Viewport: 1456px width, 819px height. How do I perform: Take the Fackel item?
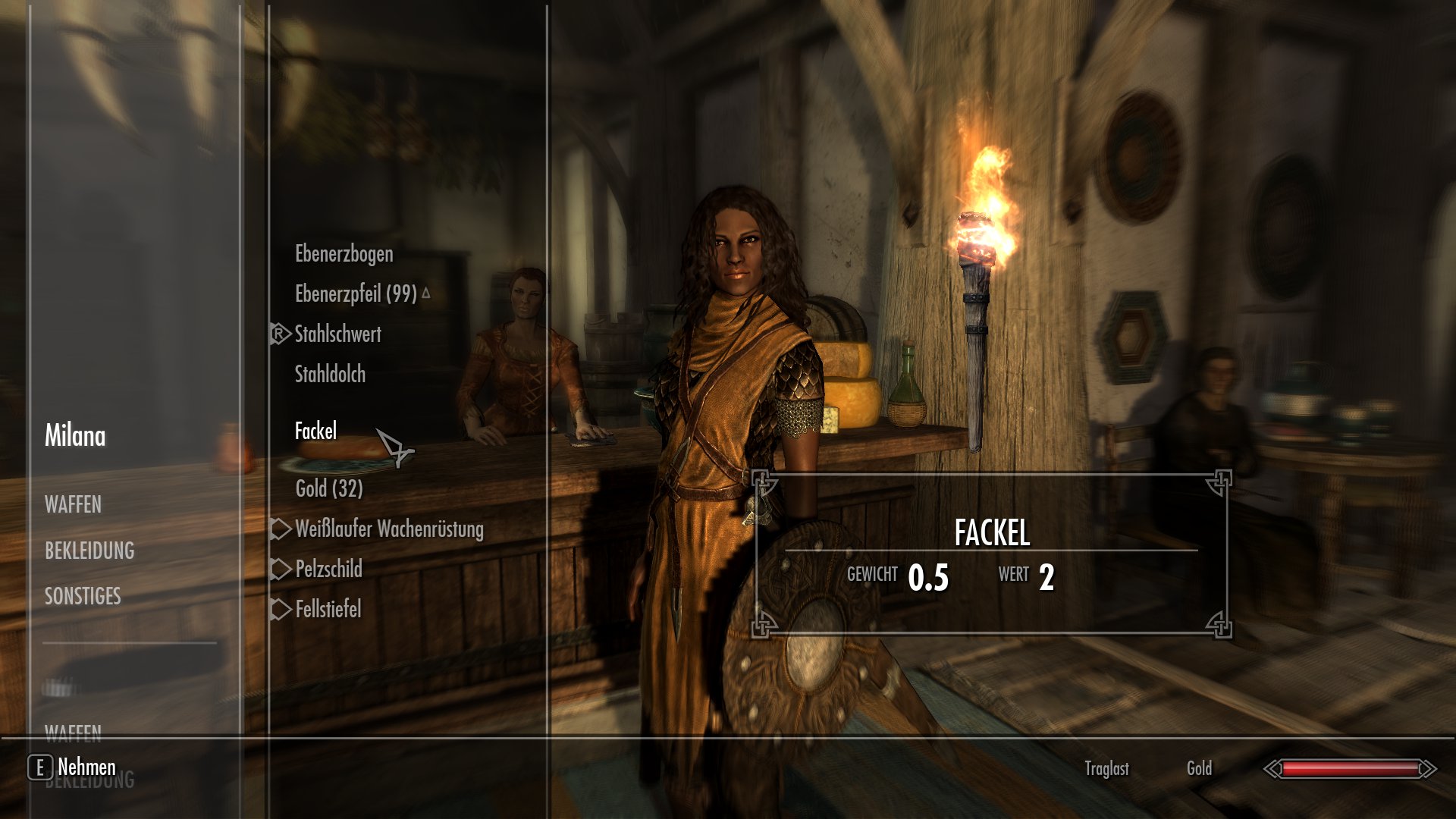tap(315, 431)
